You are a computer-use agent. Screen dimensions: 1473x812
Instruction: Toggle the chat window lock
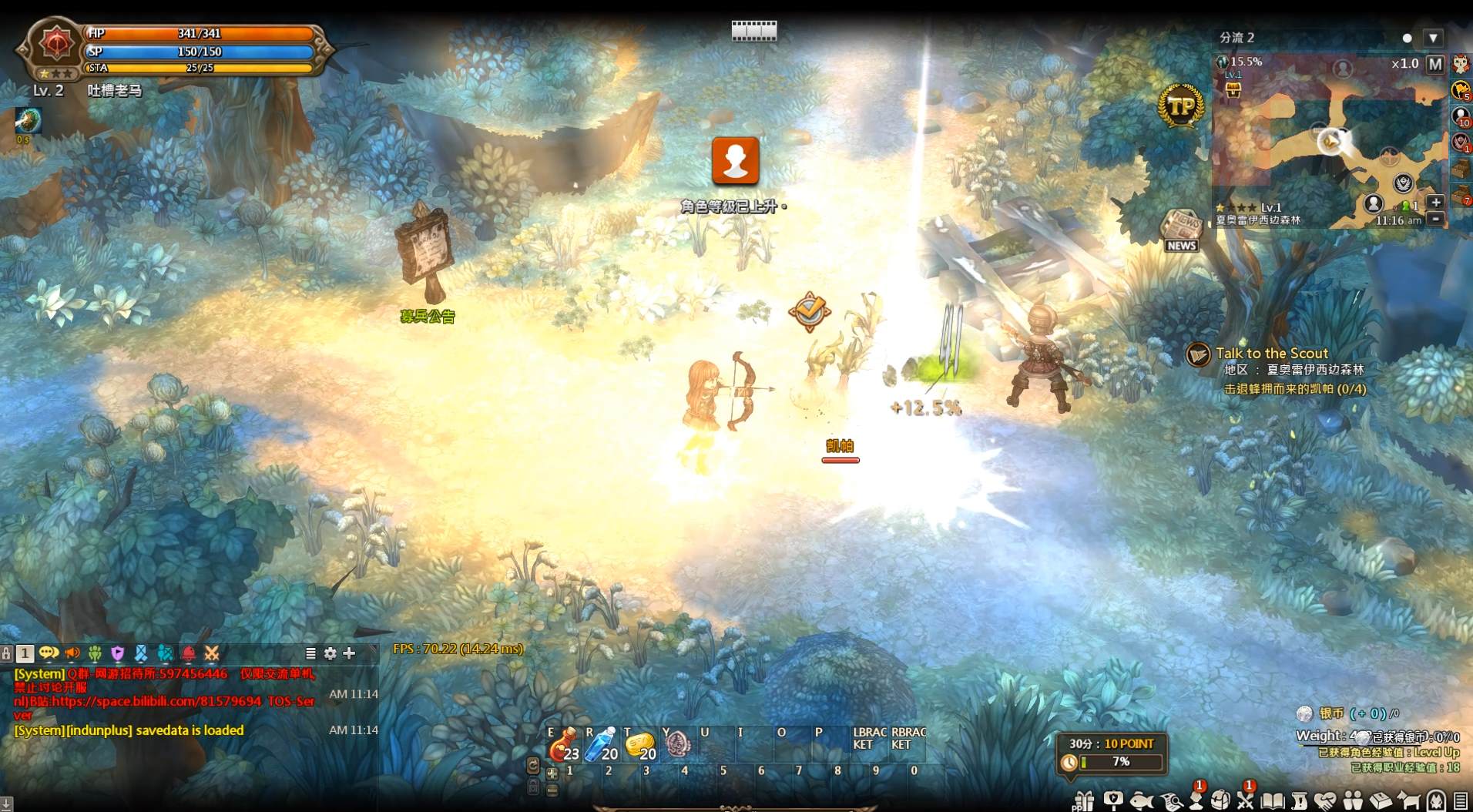coord(7,653)
